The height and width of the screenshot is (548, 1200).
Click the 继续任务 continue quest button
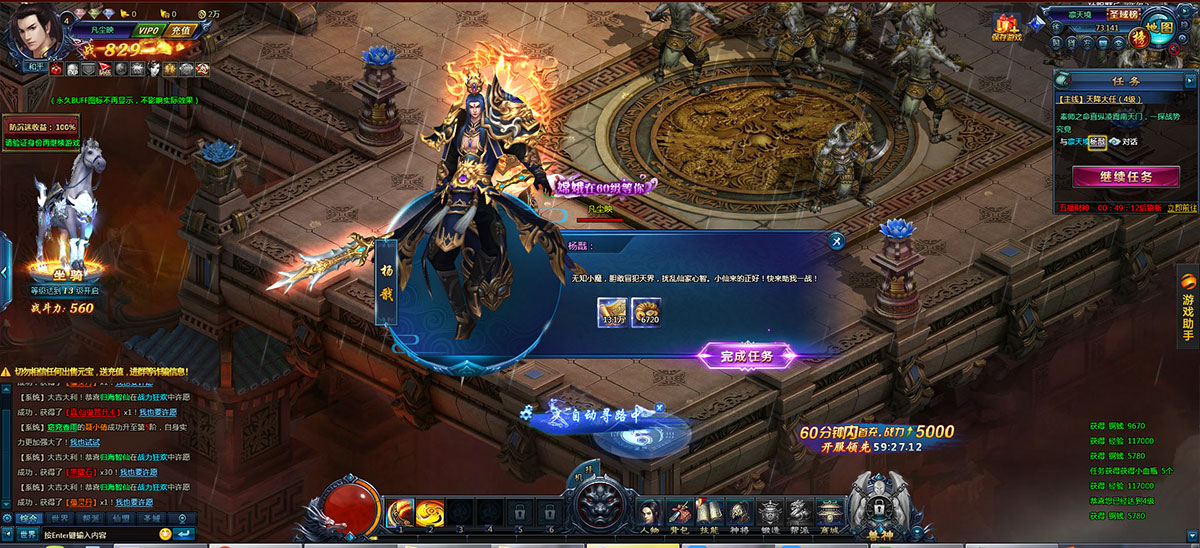1124,177
